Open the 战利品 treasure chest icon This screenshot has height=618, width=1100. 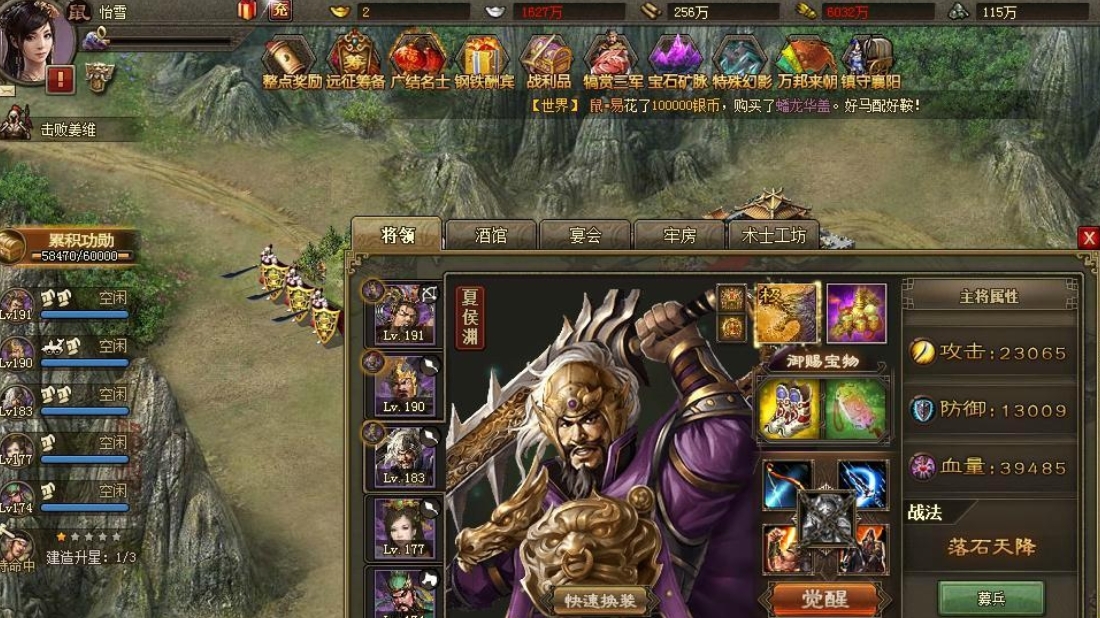(547, 62)
